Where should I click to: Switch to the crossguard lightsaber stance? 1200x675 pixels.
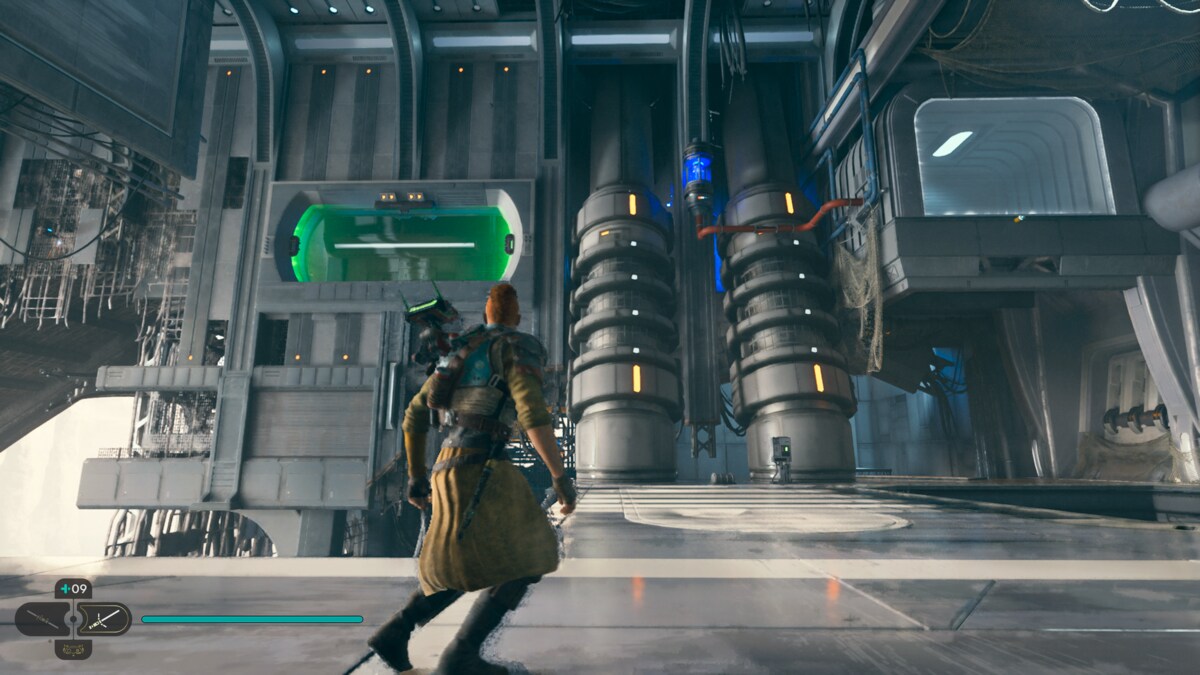coord(105,619)
